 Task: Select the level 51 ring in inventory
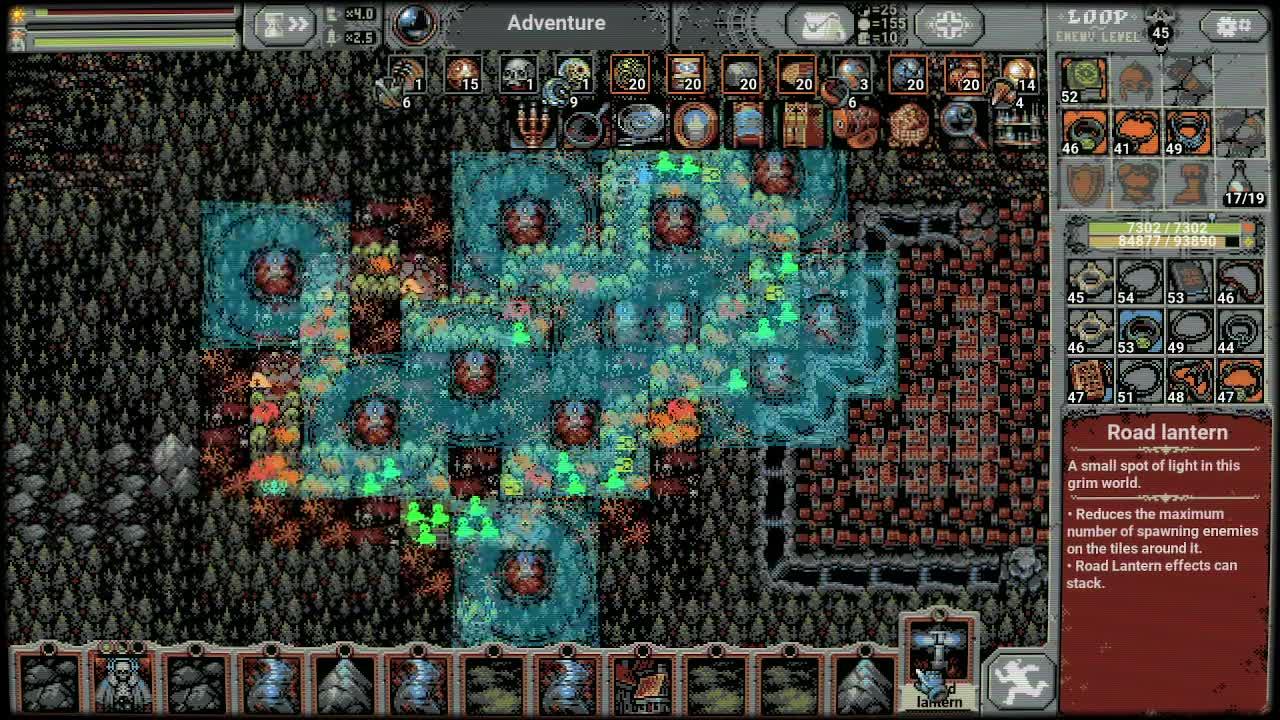pos(1139,381)
